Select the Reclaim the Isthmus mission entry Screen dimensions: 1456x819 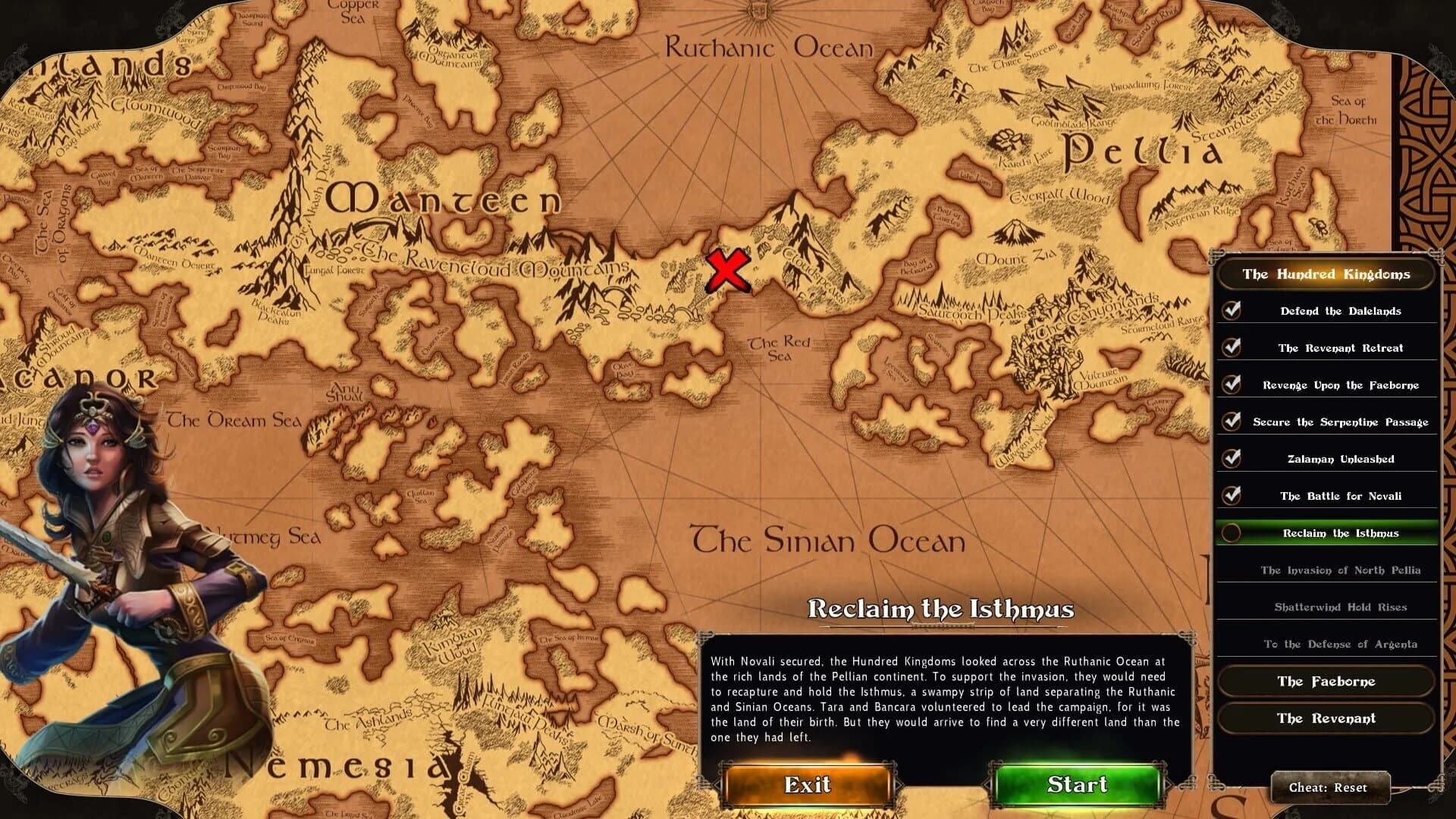coord(1341,533)
